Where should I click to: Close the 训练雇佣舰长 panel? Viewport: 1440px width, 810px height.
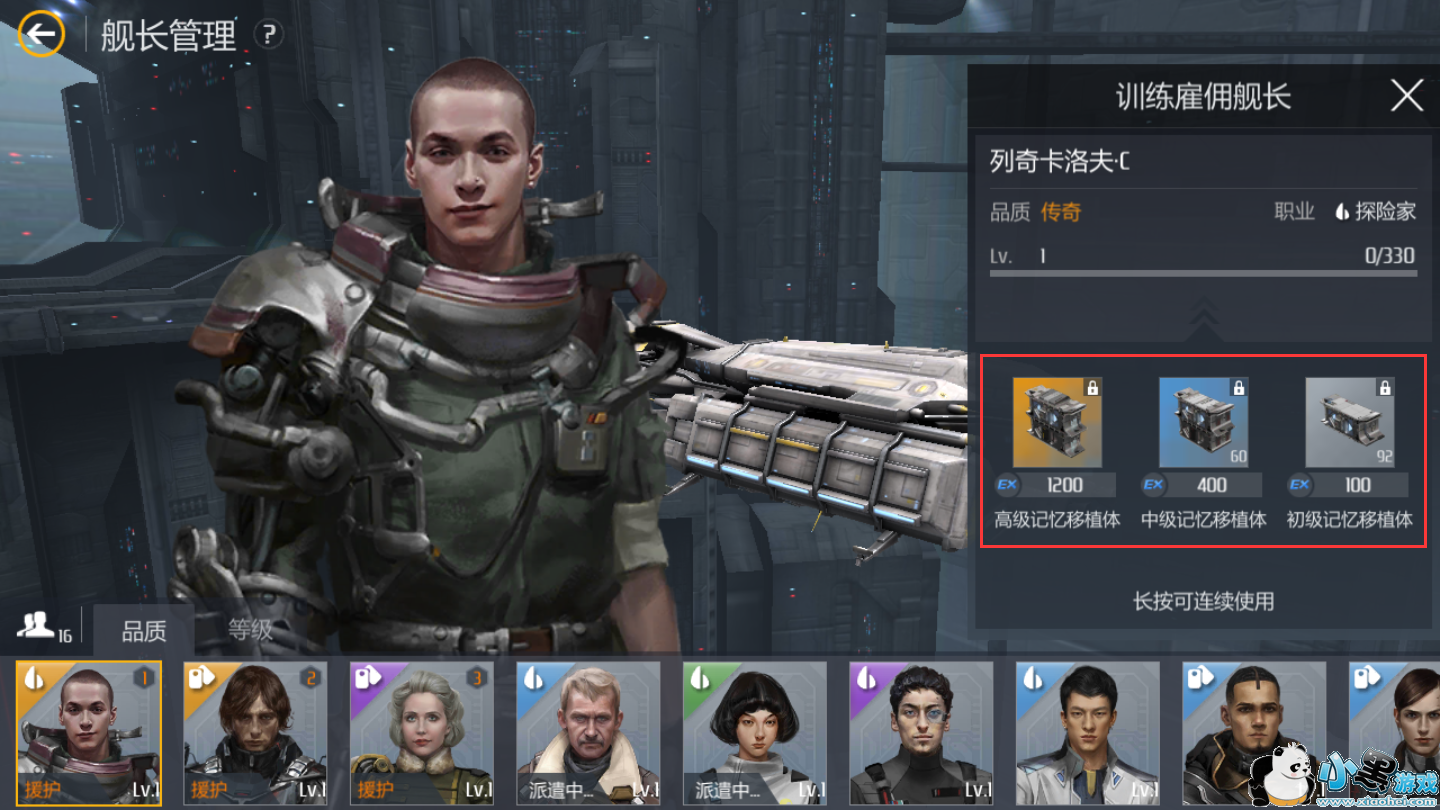1406,96
